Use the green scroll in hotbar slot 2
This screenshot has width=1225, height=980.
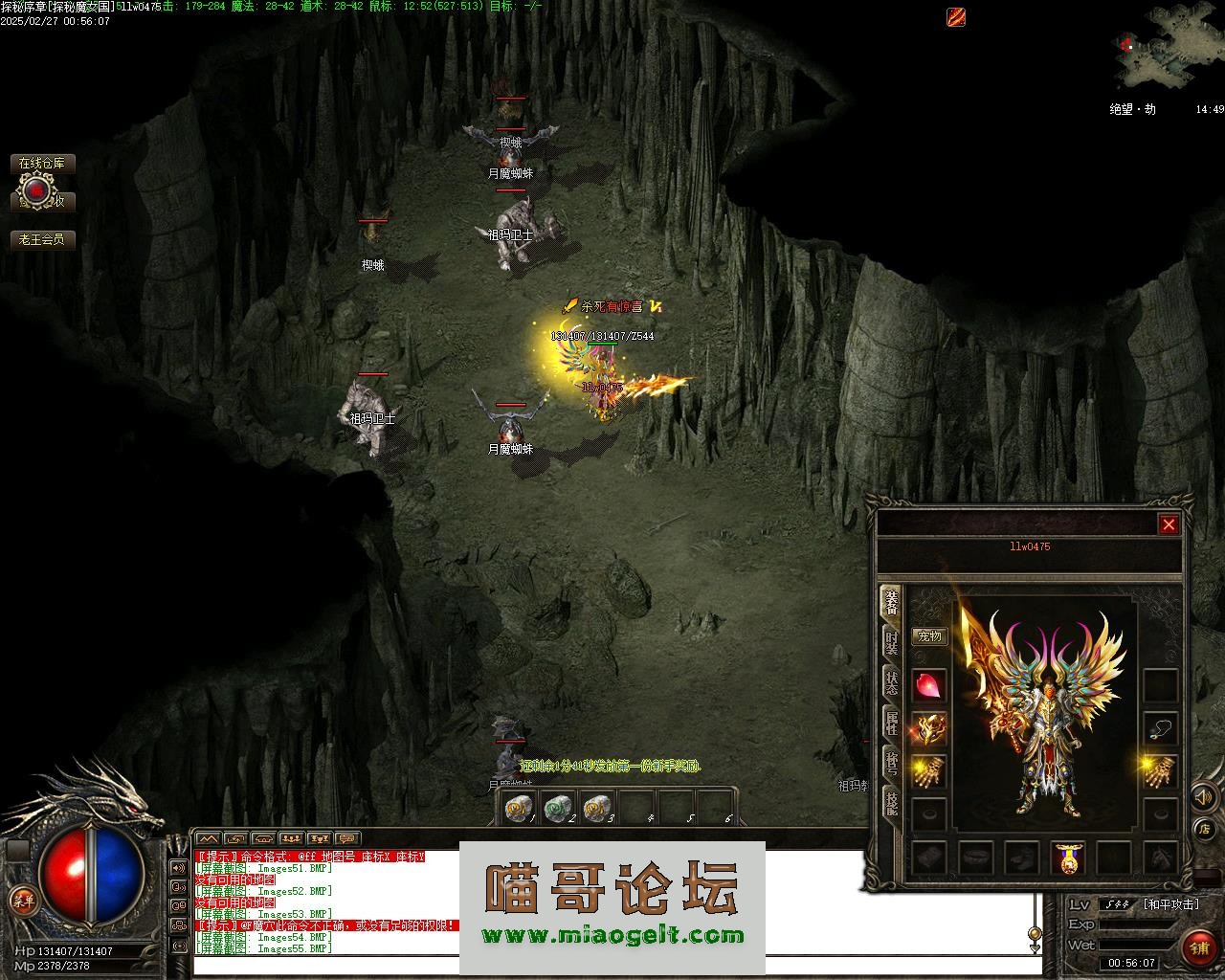coord(557,809)
